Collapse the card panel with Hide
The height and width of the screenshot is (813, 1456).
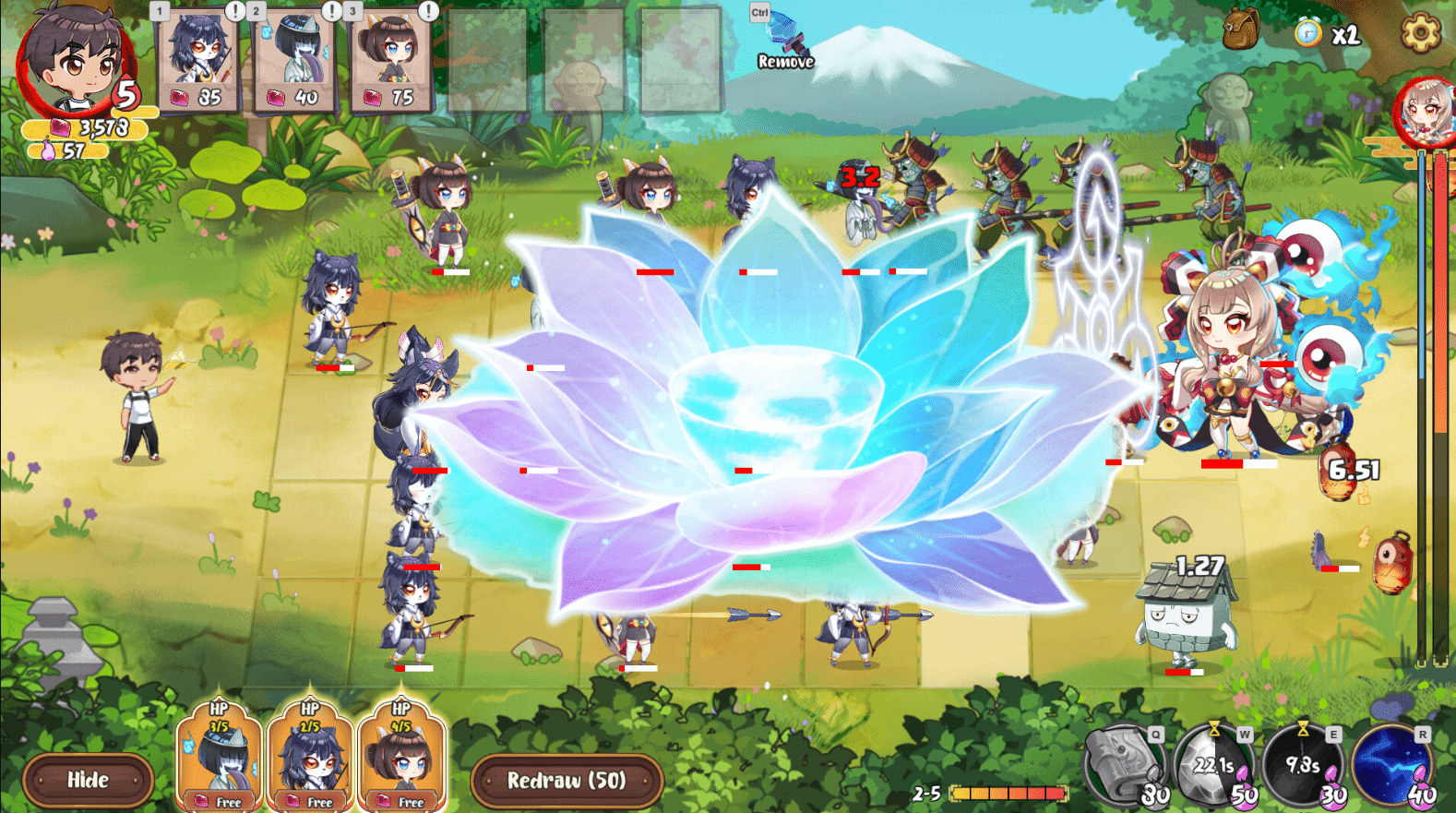click(88, 780)
